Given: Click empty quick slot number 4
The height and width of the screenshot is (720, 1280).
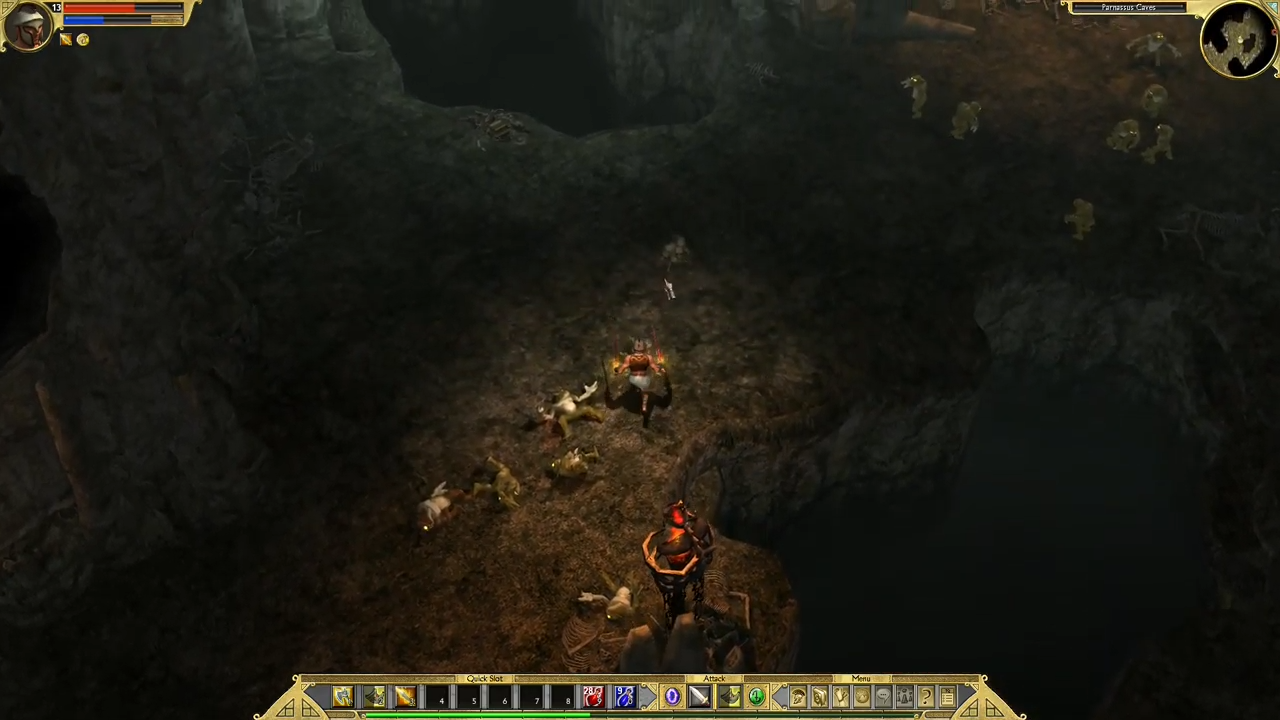Looking at the screenshot, I should pyautogui.click(x=441, y=697).
